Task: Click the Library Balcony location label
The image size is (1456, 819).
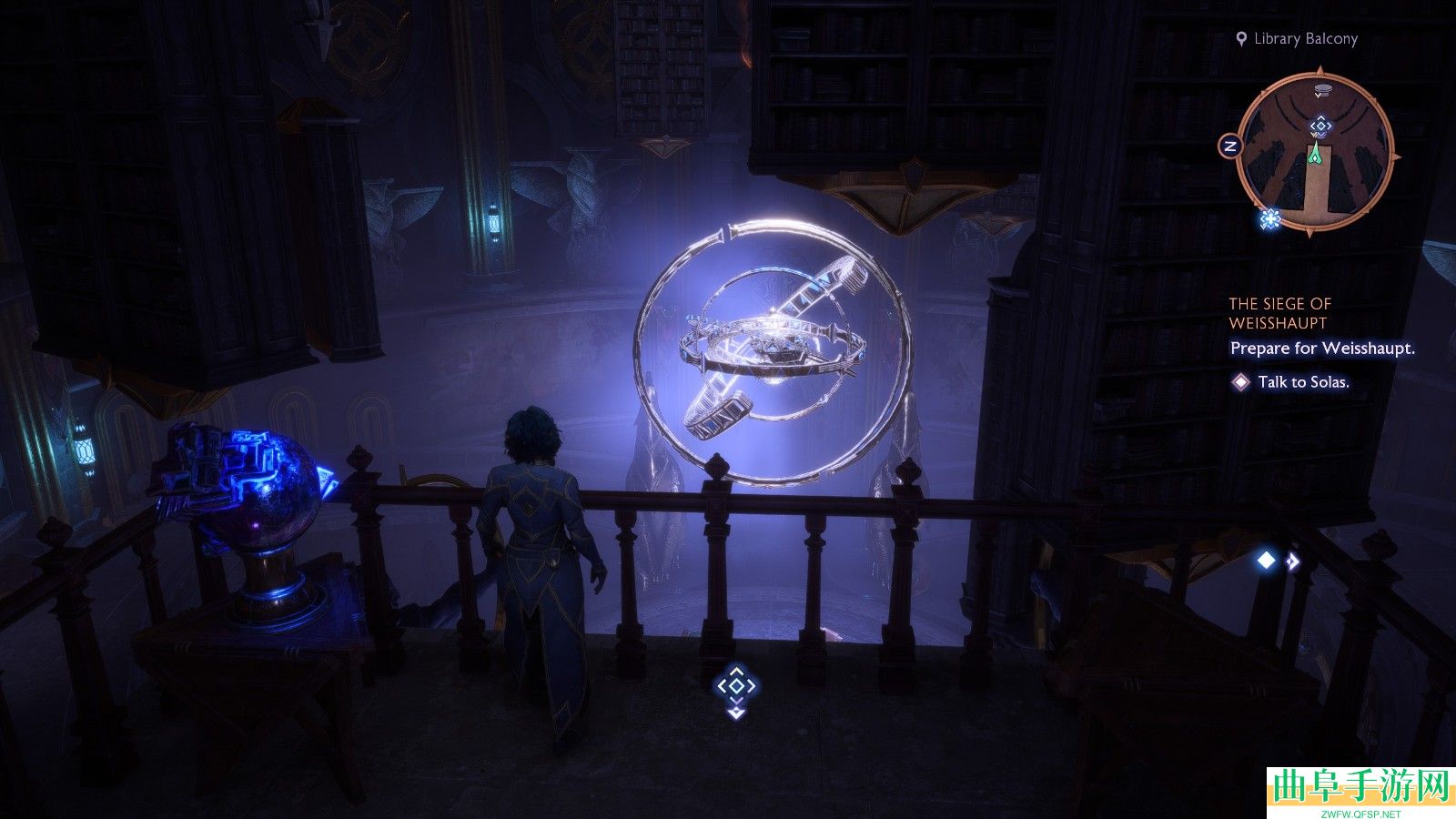Action: pos(1305,38)
